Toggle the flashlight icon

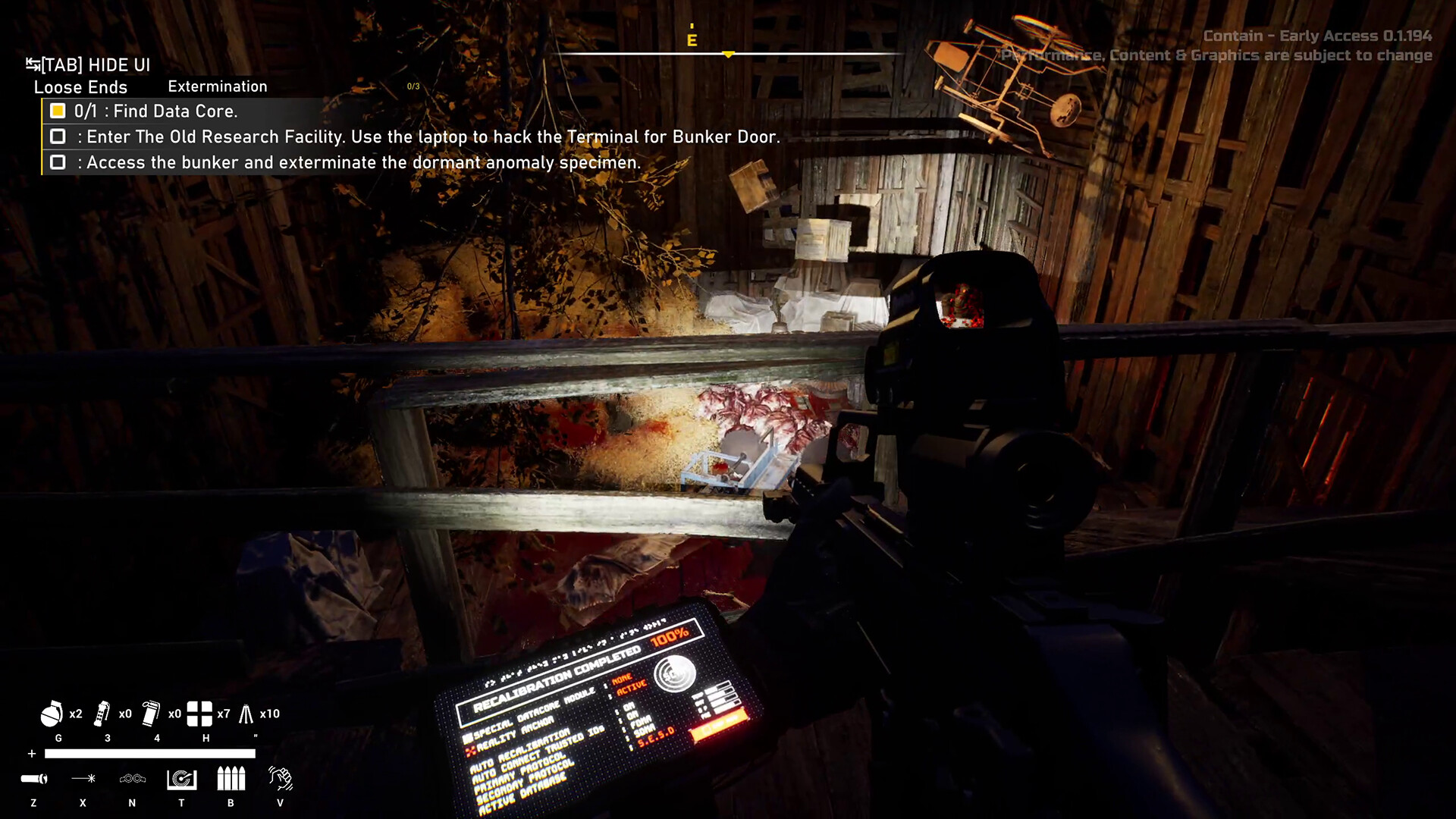pyautogui.click(x=34, y=779)
